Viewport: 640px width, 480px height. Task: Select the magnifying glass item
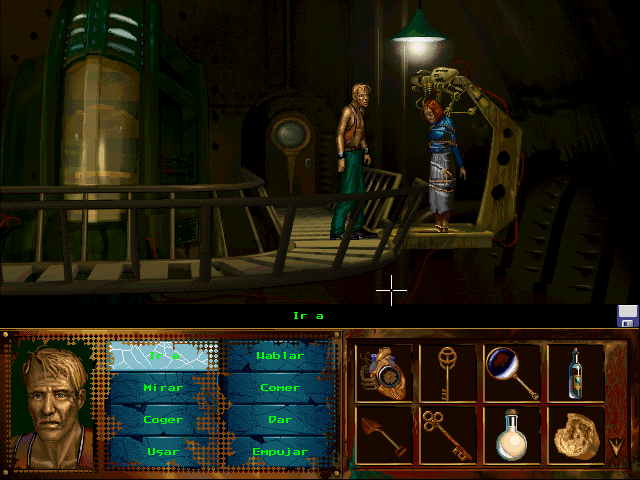click(512, 372)
